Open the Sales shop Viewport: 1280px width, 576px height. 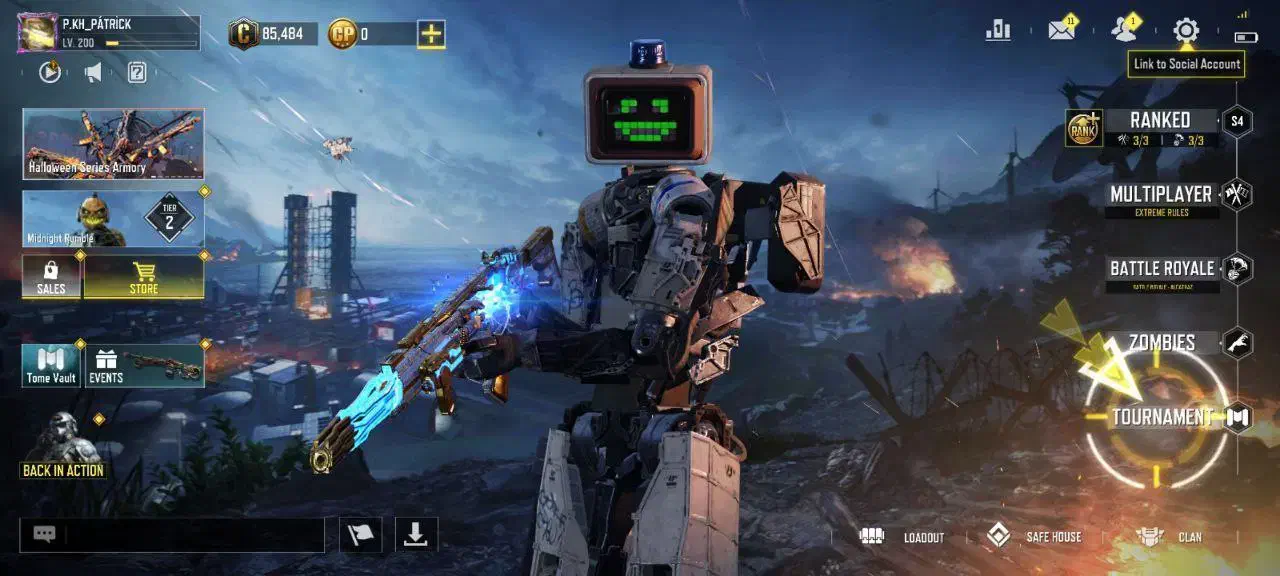click(x=51, y=277)
